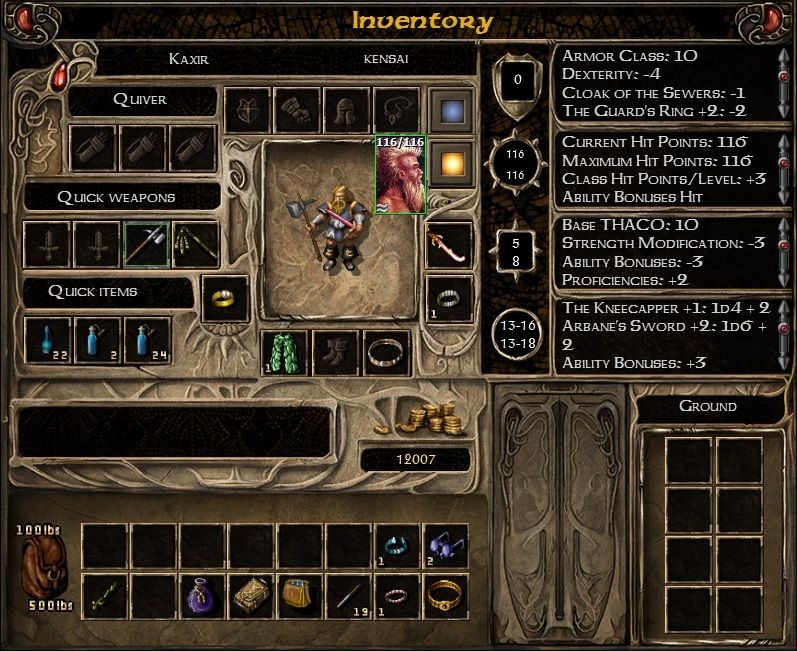Click the bearded character portrait
Screen dimensions: 797x651
point(400,174)
